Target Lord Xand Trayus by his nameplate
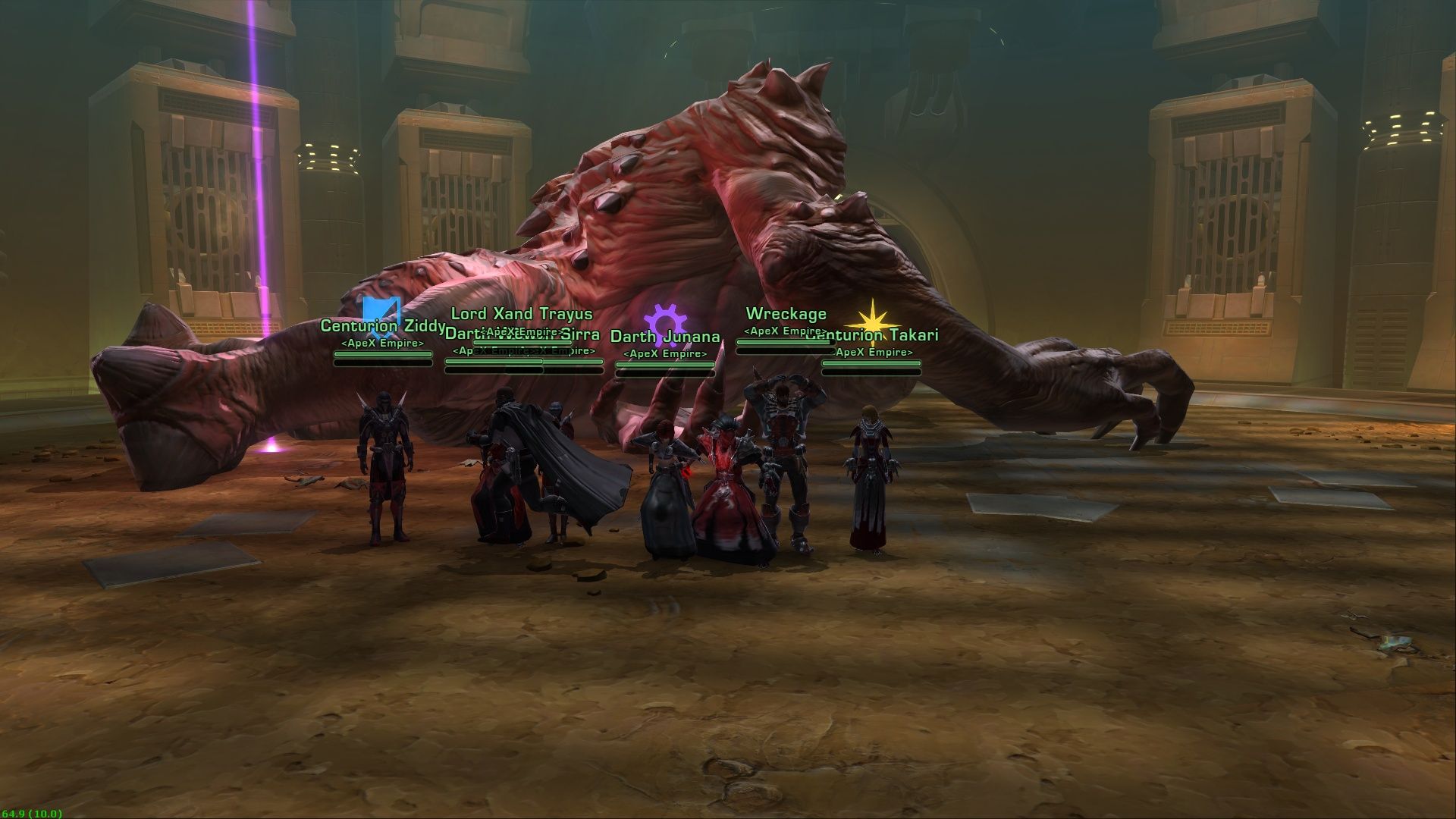The height and width of the screenshot is (819, 1456). [x=522, y=314]
